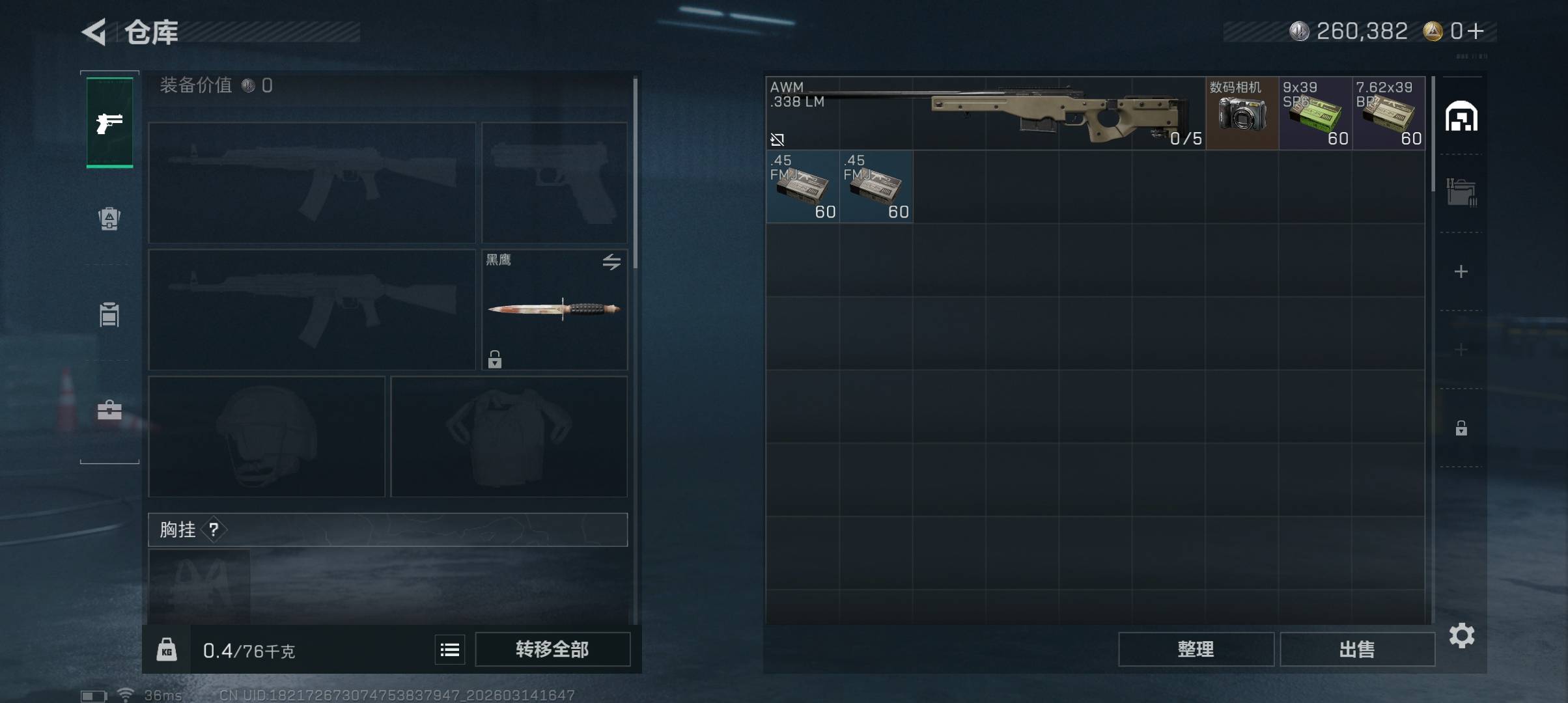Screen dimensions: 1568x703
Task: Show help for 胸挂 chest rig
Action: click(x=214, y=530)
